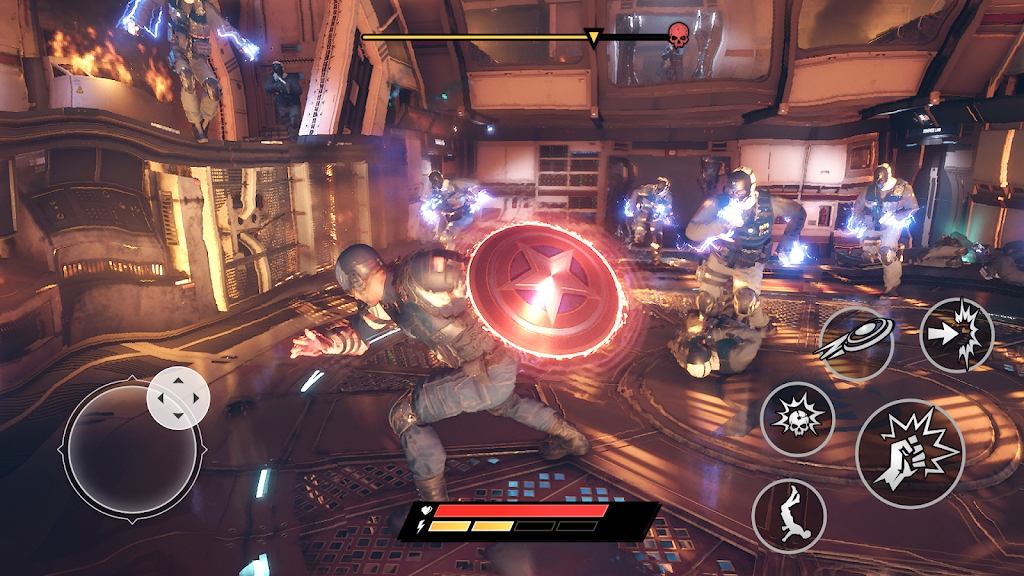Trigger the skull burst special ability
The image size is (1024, 576).
click(797, 419)
